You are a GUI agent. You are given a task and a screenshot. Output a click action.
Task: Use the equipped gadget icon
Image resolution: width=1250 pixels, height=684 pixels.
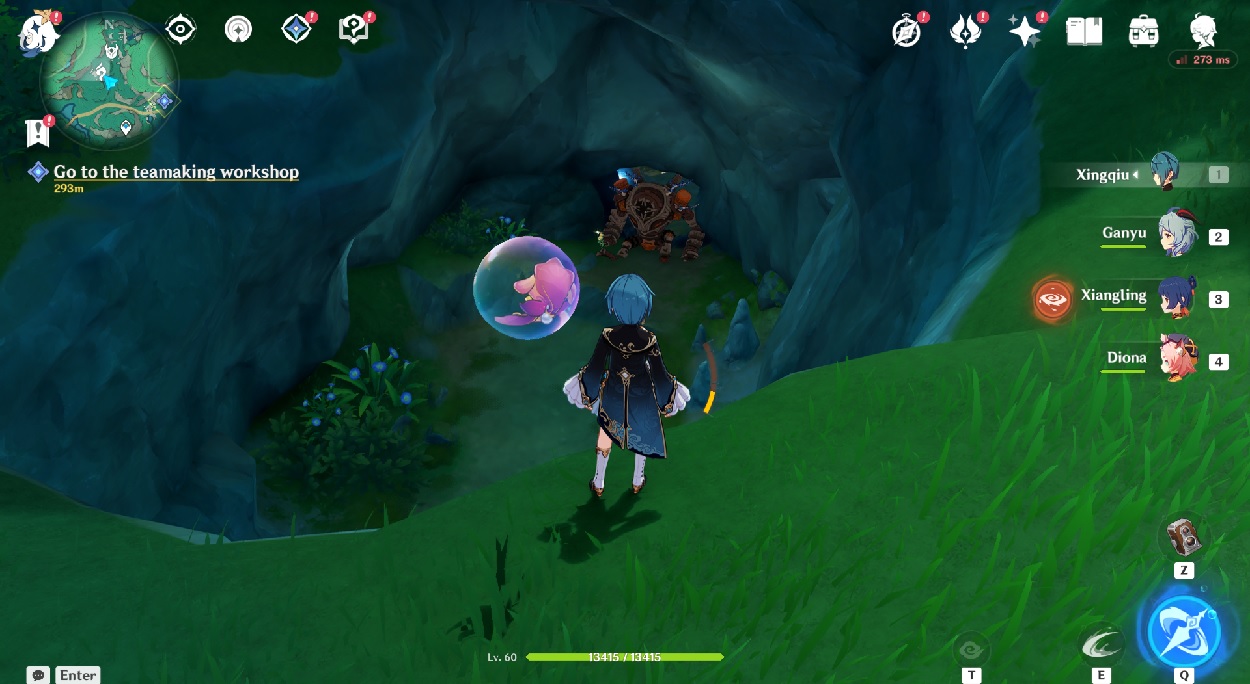1184,537
